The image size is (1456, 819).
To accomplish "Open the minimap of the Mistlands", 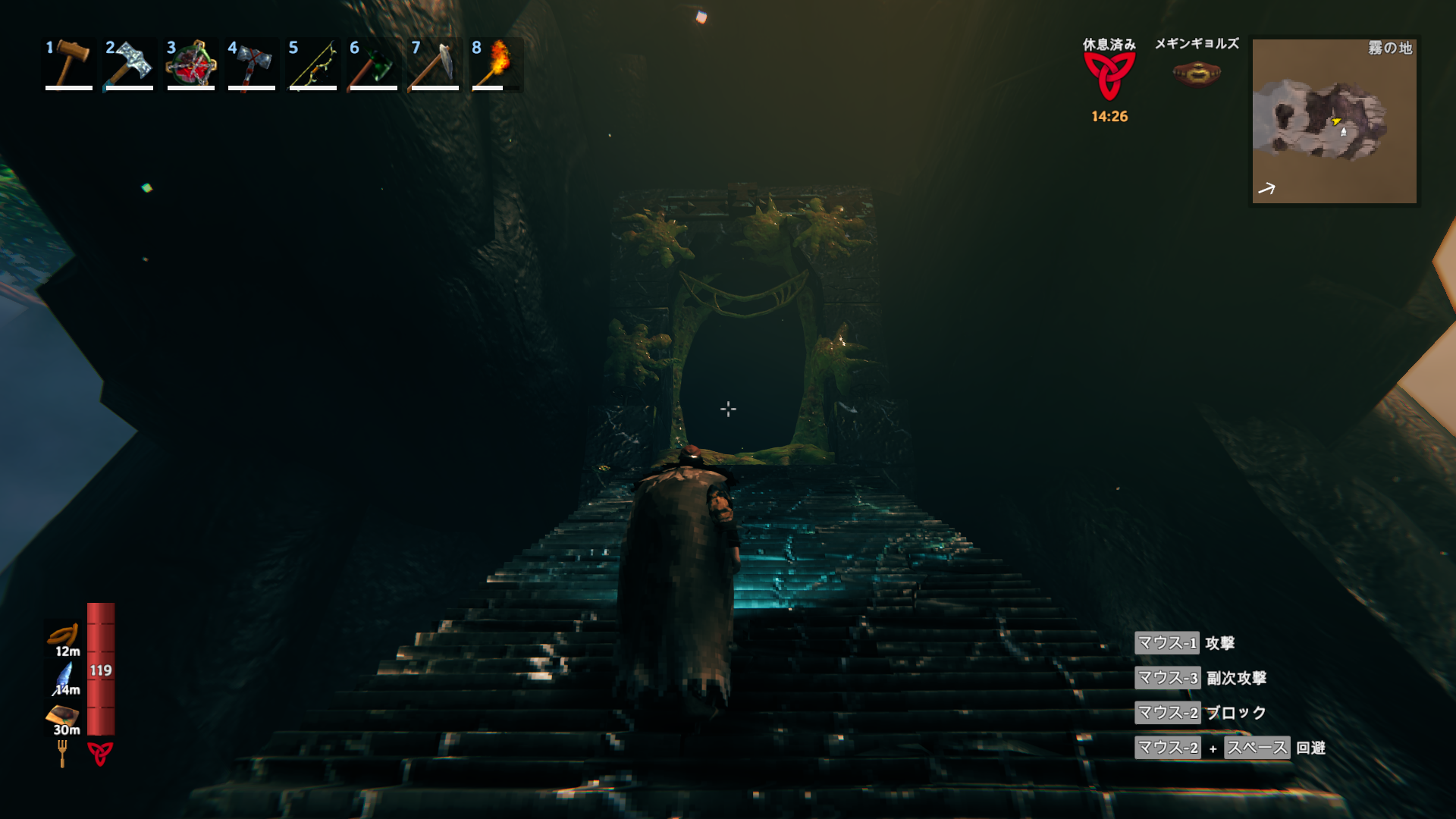I will pyautogui.click(x=1334, y=121).
